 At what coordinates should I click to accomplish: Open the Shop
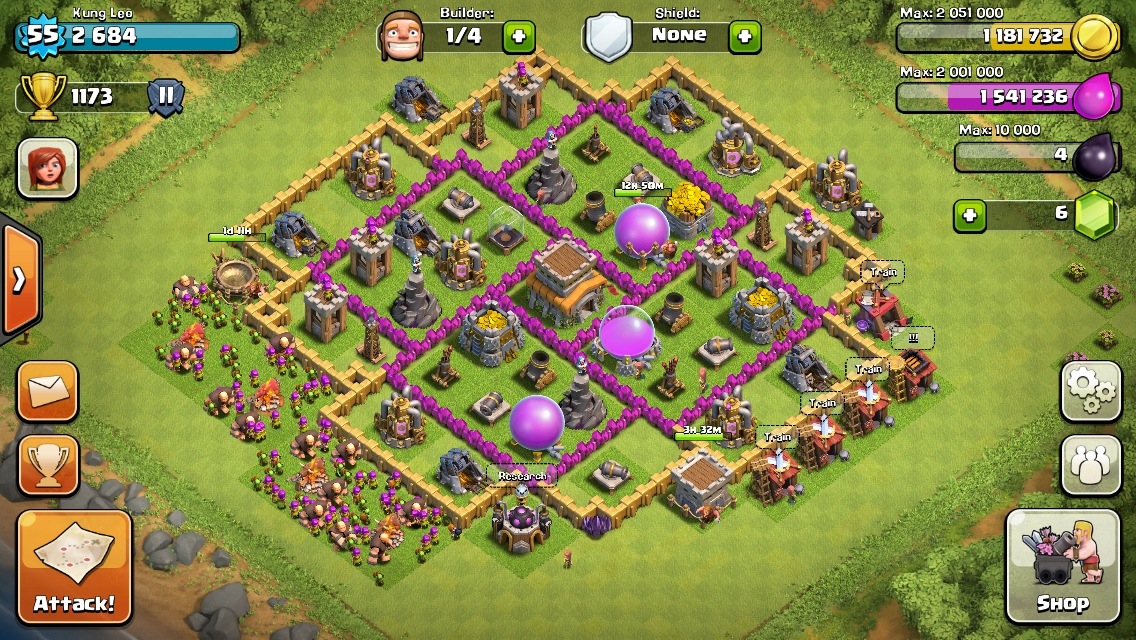[1062, 565]
